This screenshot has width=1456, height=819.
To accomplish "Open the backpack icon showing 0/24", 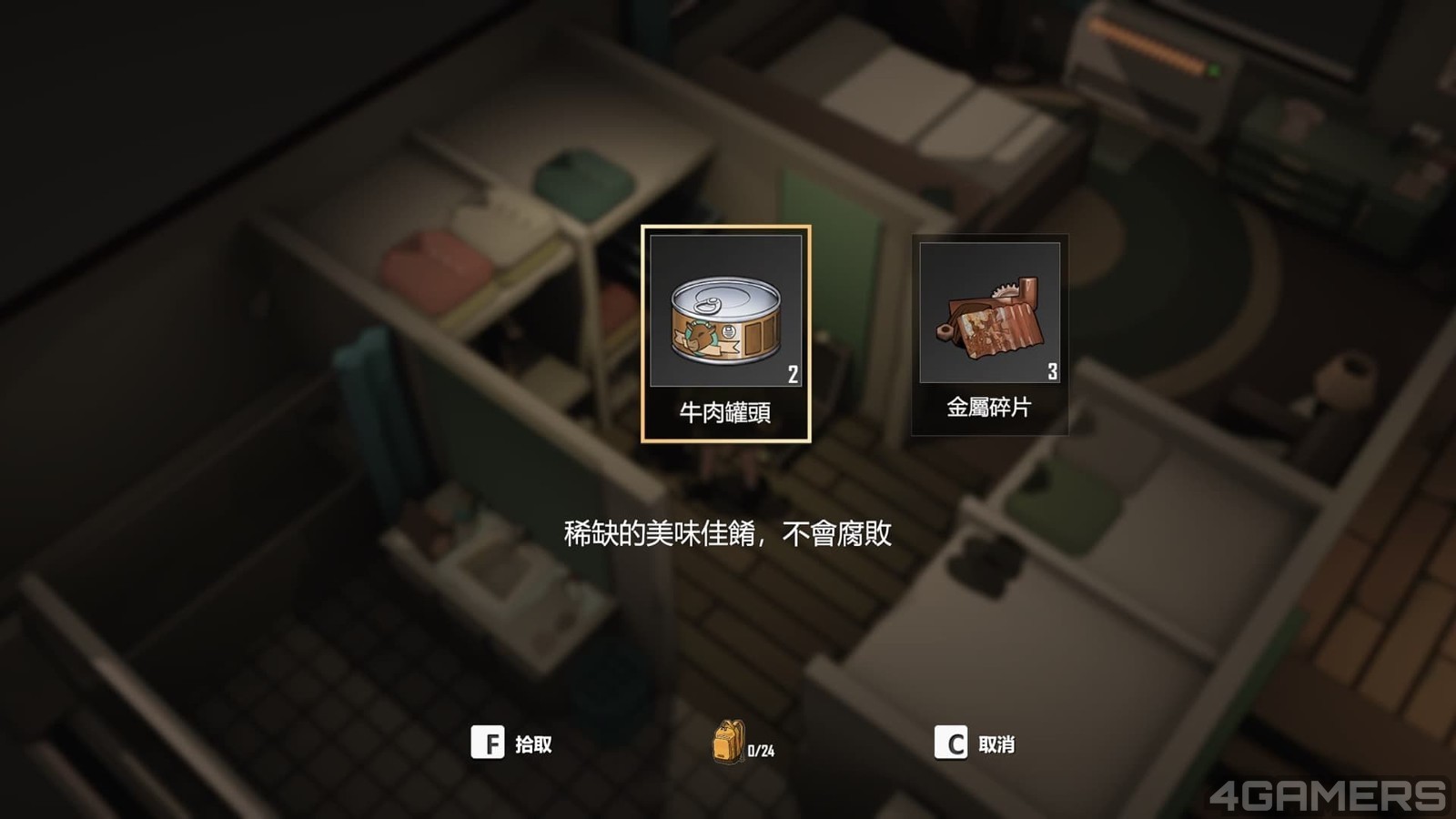I will pos(728,743).
